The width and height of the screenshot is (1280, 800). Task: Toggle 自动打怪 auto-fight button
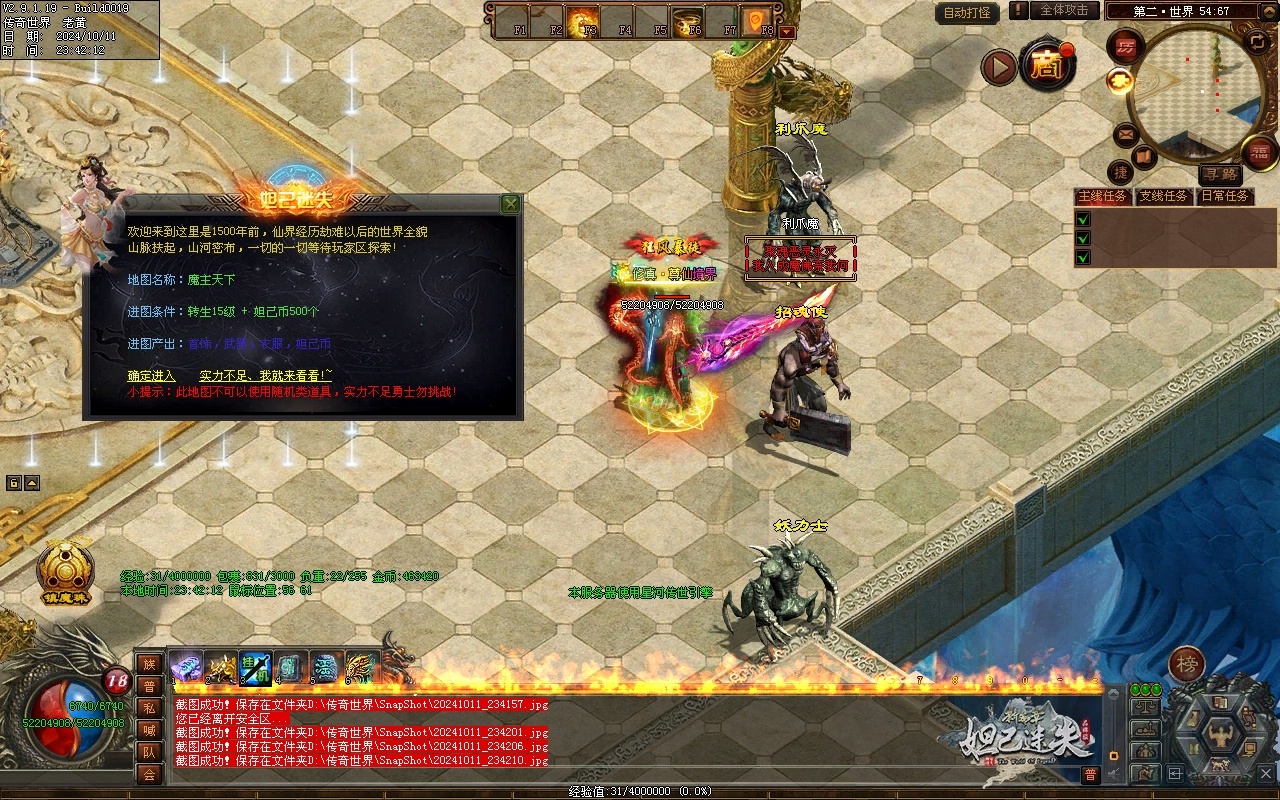point(968,13)
